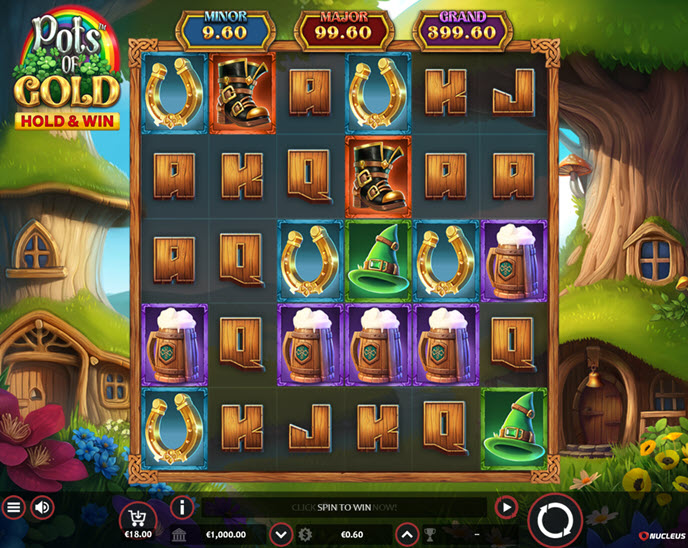688x548 pixels.
Task: Open bet settings via the chip icon
Action: tap(305, 534)
